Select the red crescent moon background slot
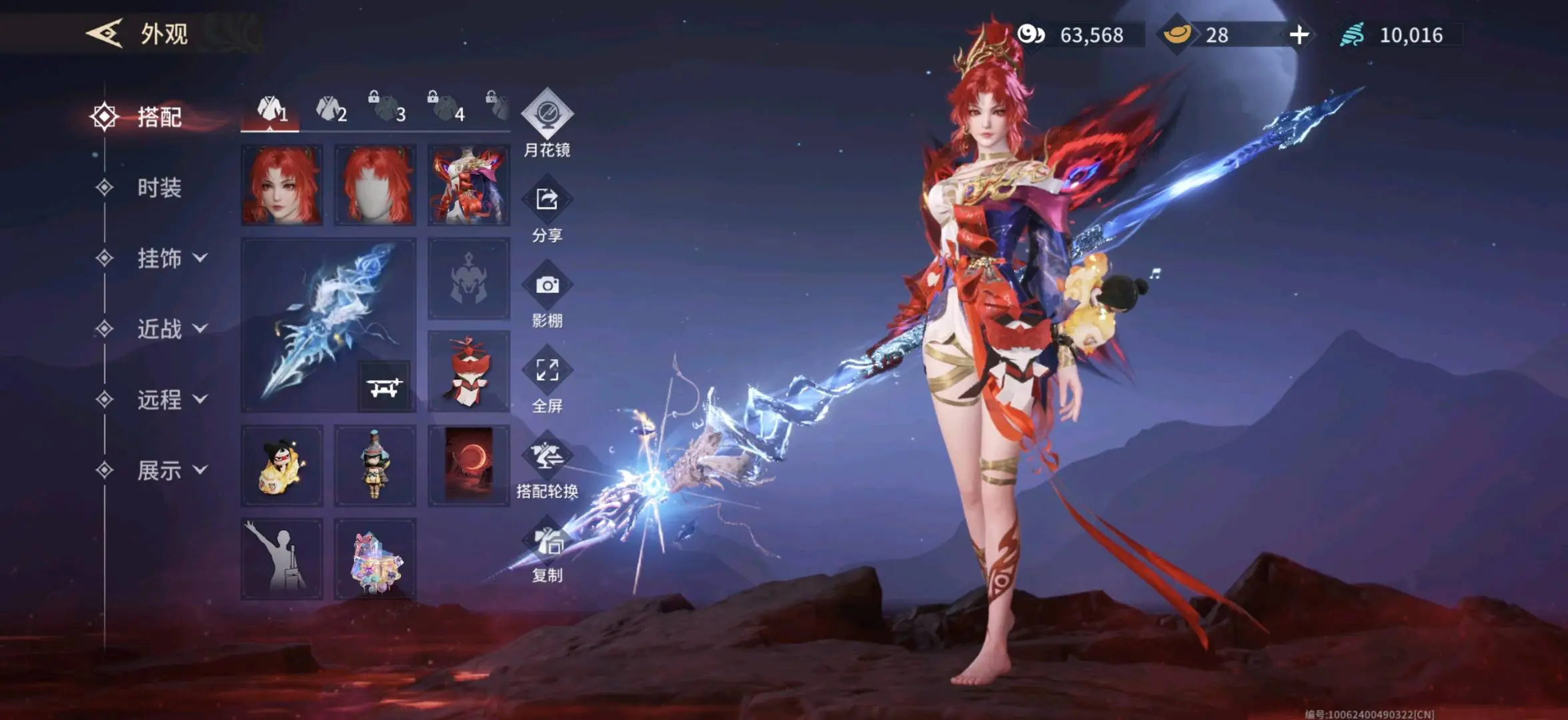Image resolution: width=1568 pixels, height=720 pixels. coord(468,465)
